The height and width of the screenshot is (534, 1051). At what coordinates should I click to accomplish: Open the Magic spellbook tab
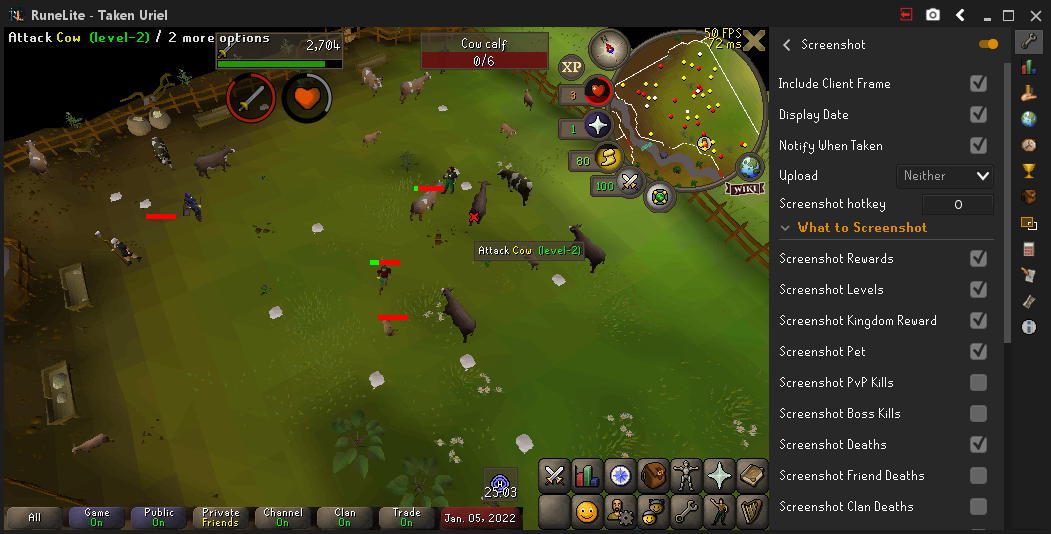(x=752, y=475)
